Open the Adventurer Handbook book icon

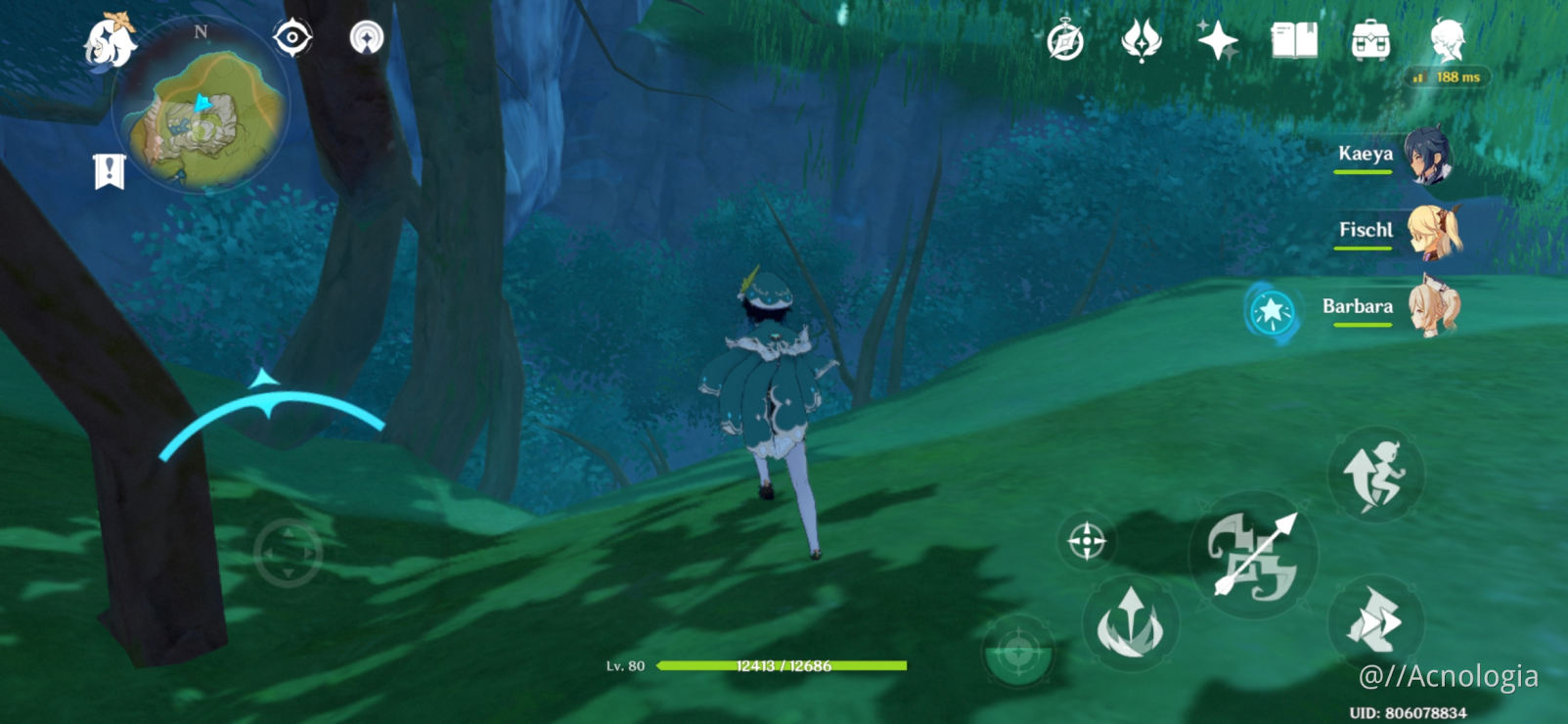point(1294,41)
